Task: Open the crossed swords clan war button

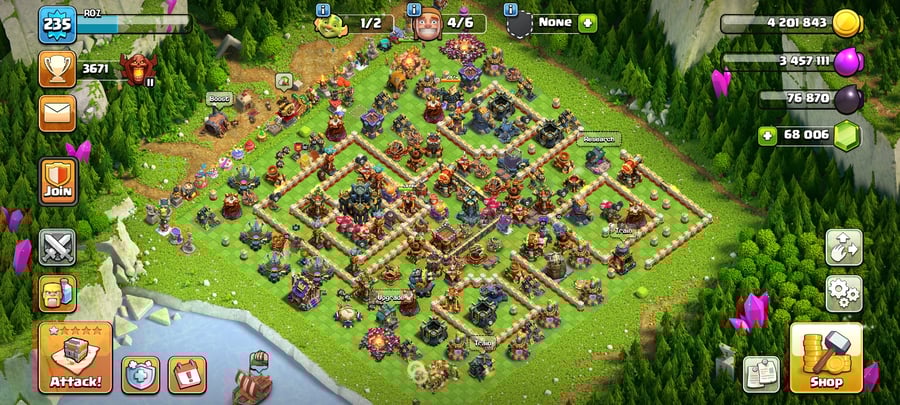Action: [x=57, y=247]
